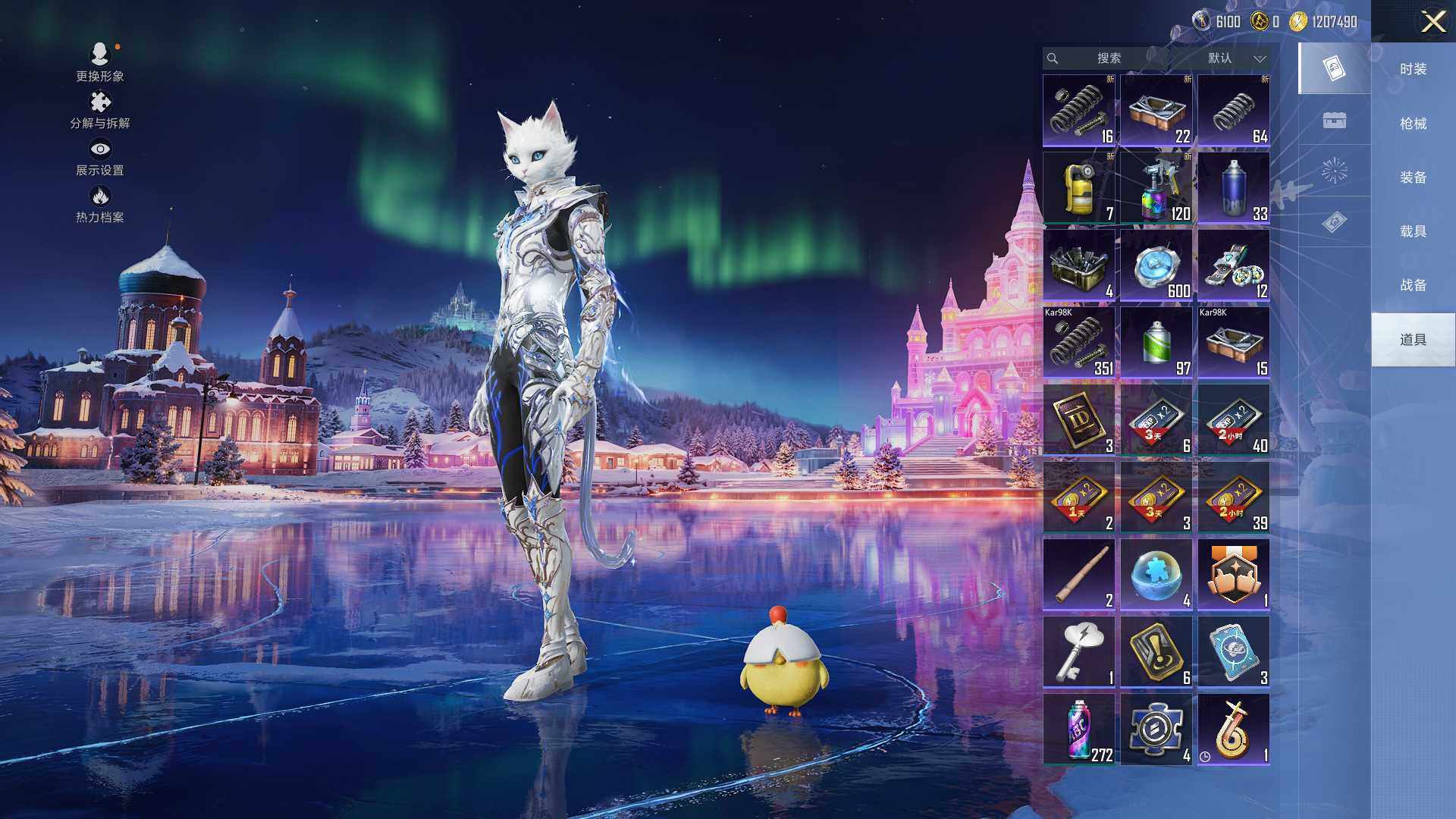The image size is (1456, 819).
Task: Choose the green spray paint can
Action: pos(1156,343)
